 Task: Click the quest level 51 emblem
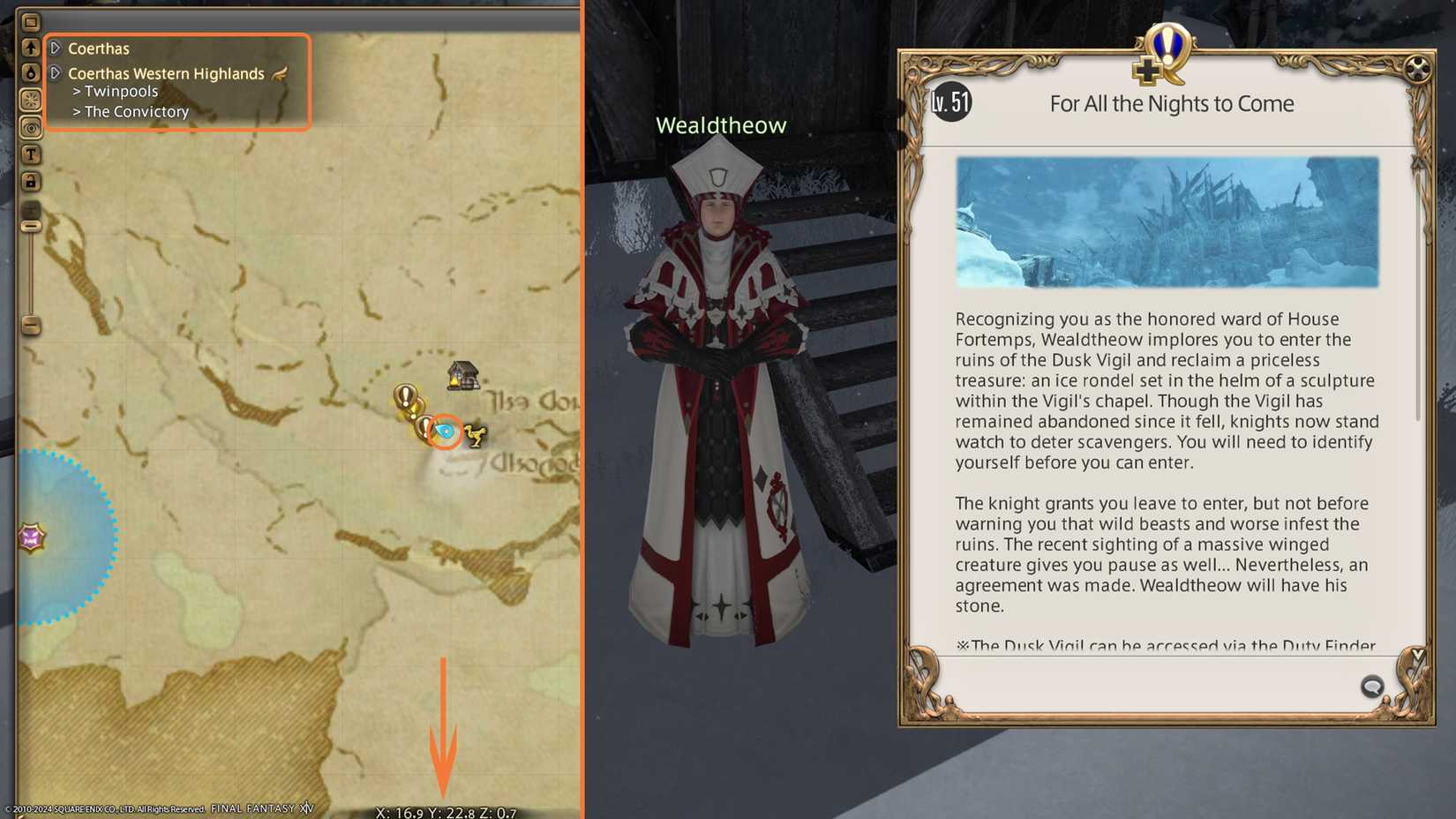[x=950, y=101]
